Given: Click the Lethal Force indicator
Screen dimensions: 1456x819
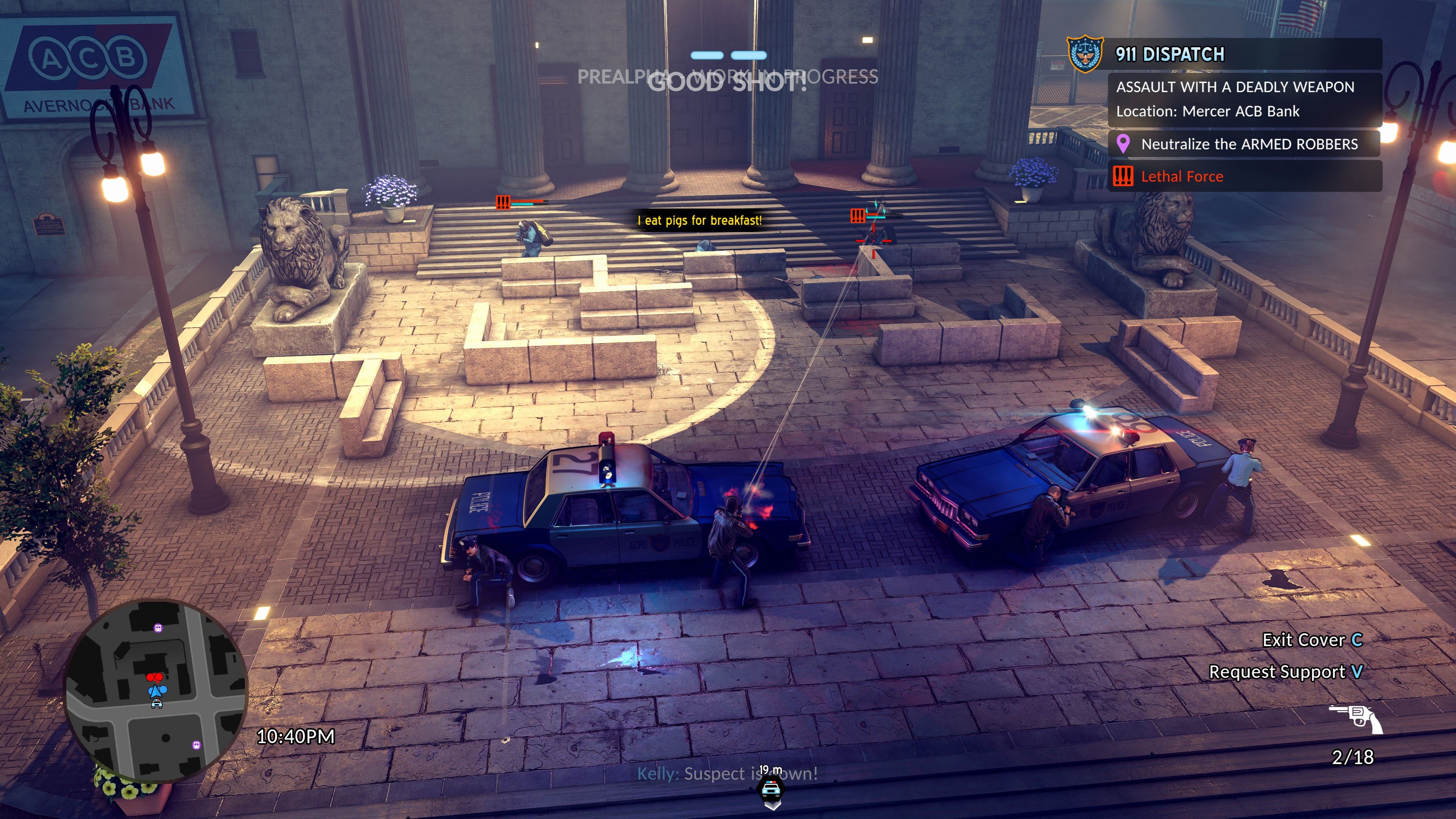Looking at the screenshot, I should click(1181, 177).
